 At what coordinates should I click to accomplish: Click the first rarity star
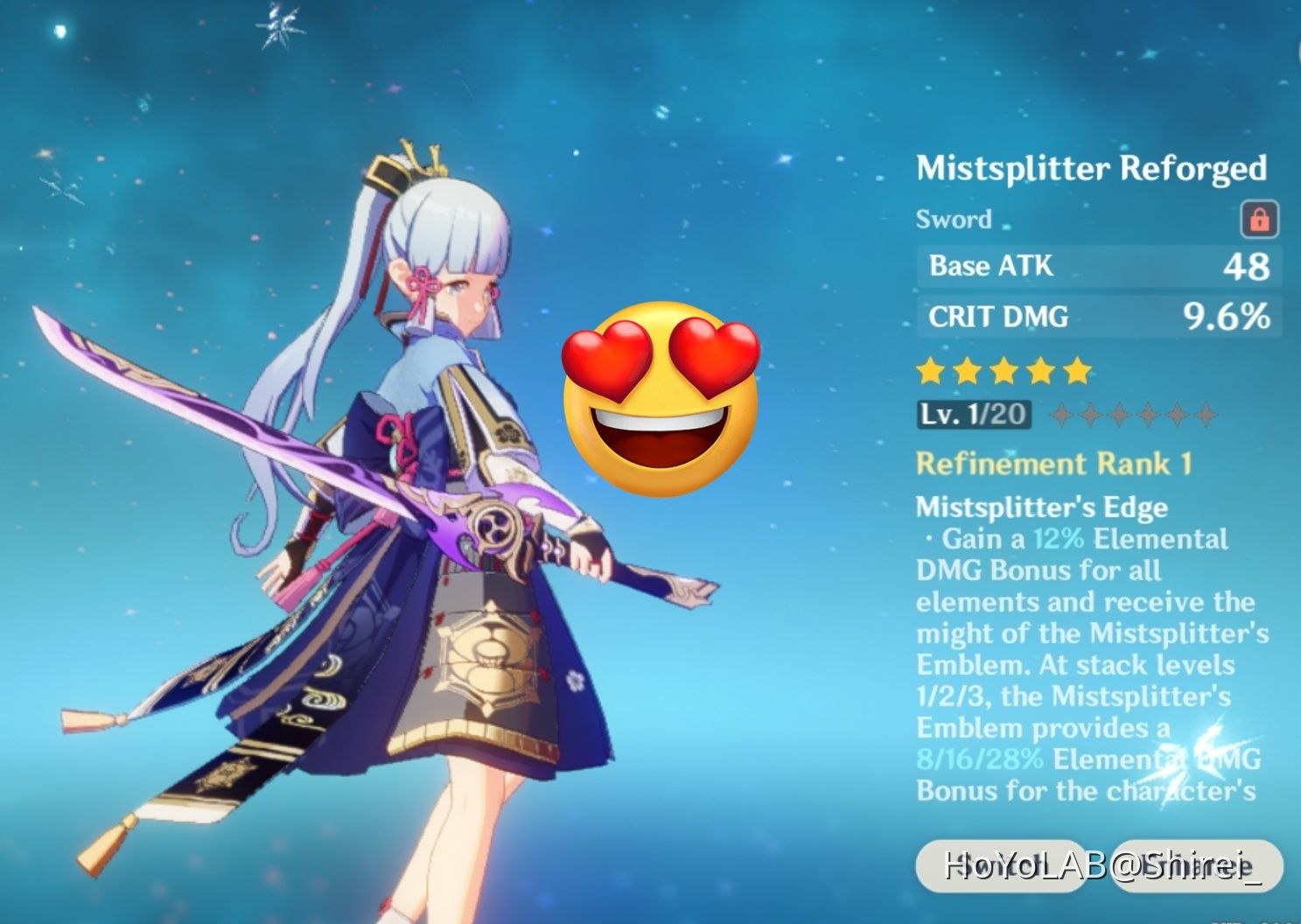[x=932, y=371]
